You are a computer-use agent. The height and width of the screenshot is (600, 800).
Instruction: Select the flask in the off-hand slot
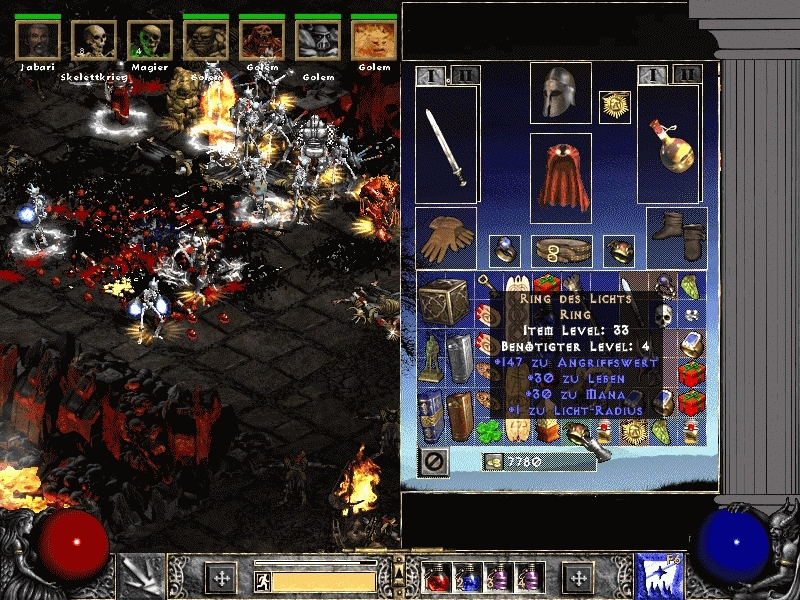click(671, 146)
